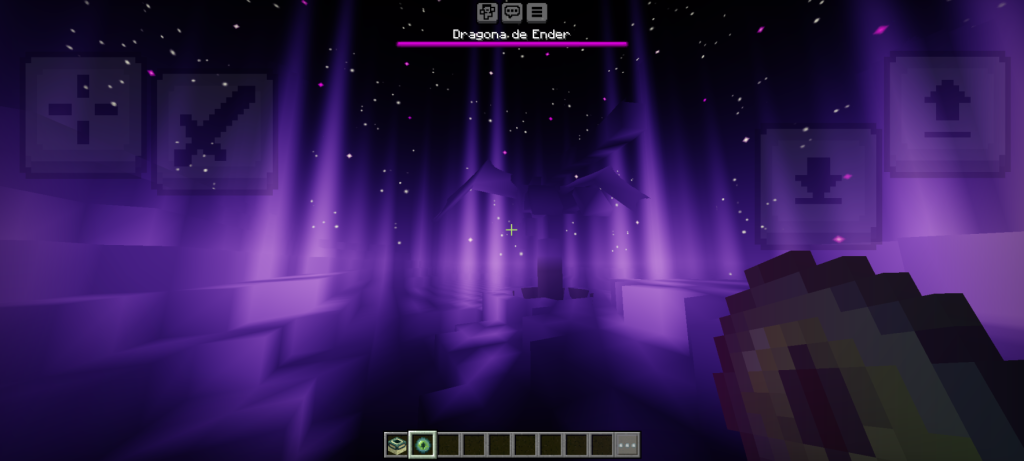Select the Eye of Ender hotbar slot

422,445
